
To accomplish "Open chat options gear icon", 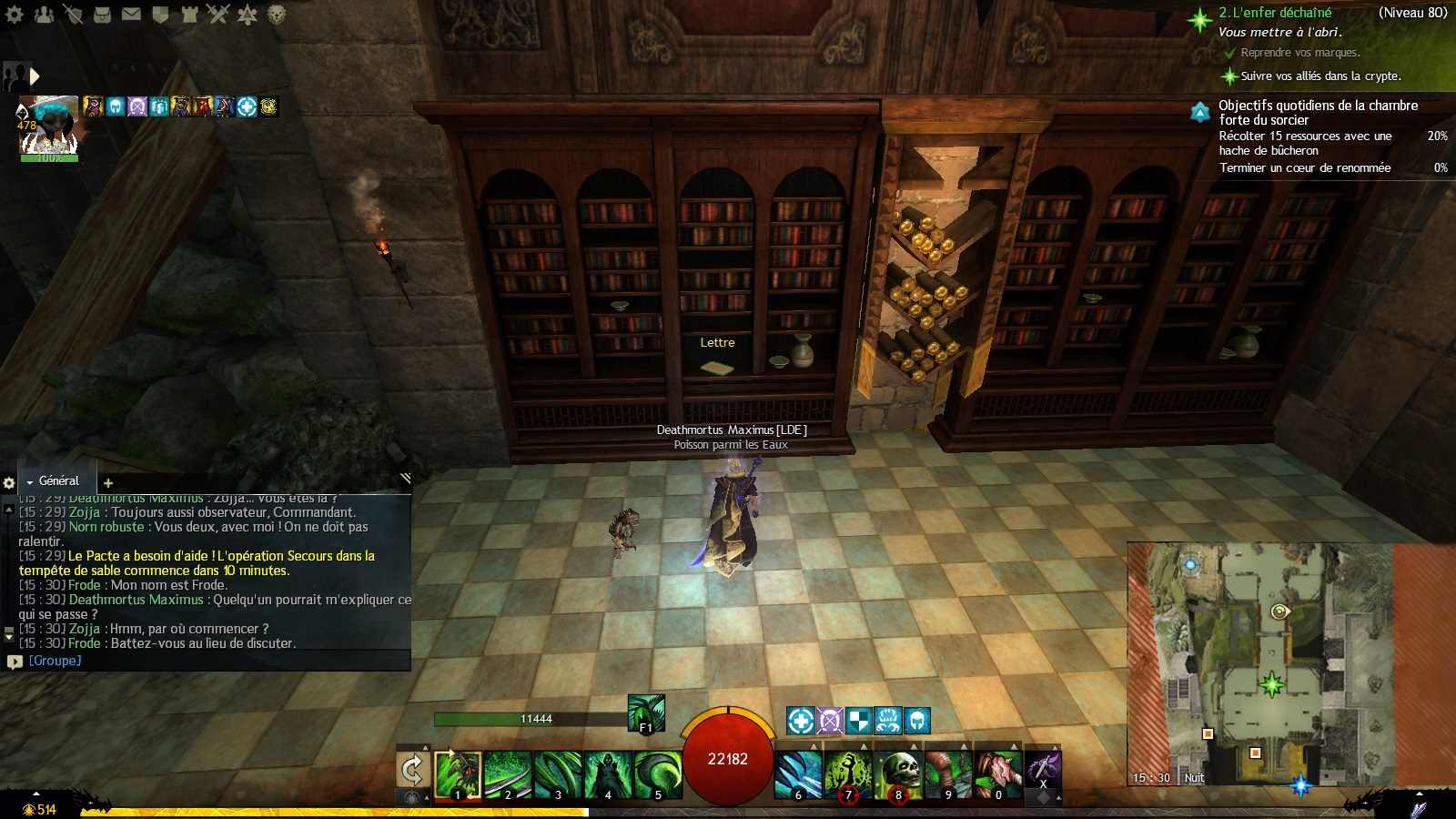I will [x=9, y=483].
